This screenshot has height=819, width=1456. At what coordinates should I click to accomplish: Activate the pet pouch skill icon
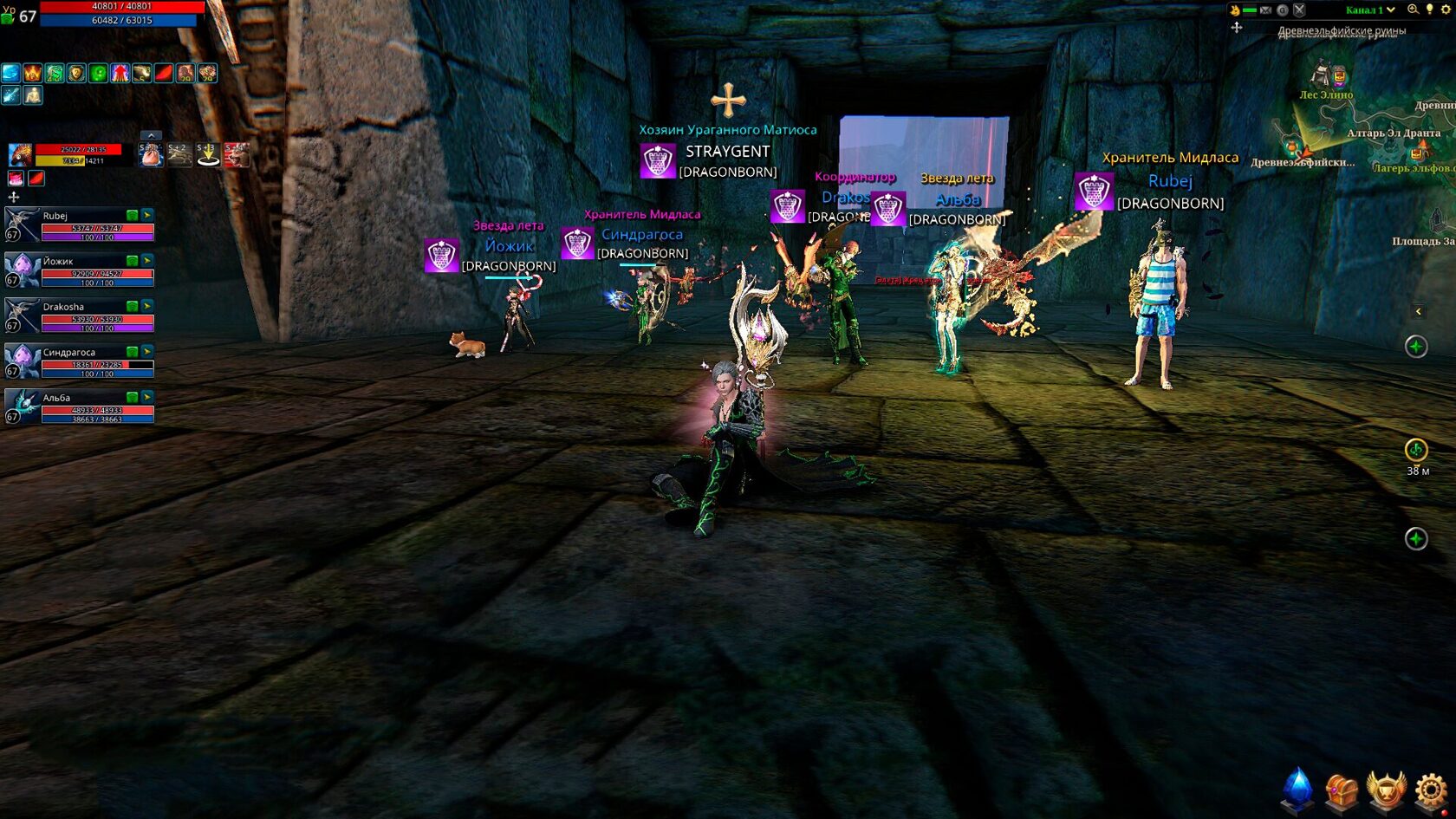click(152, 155)
